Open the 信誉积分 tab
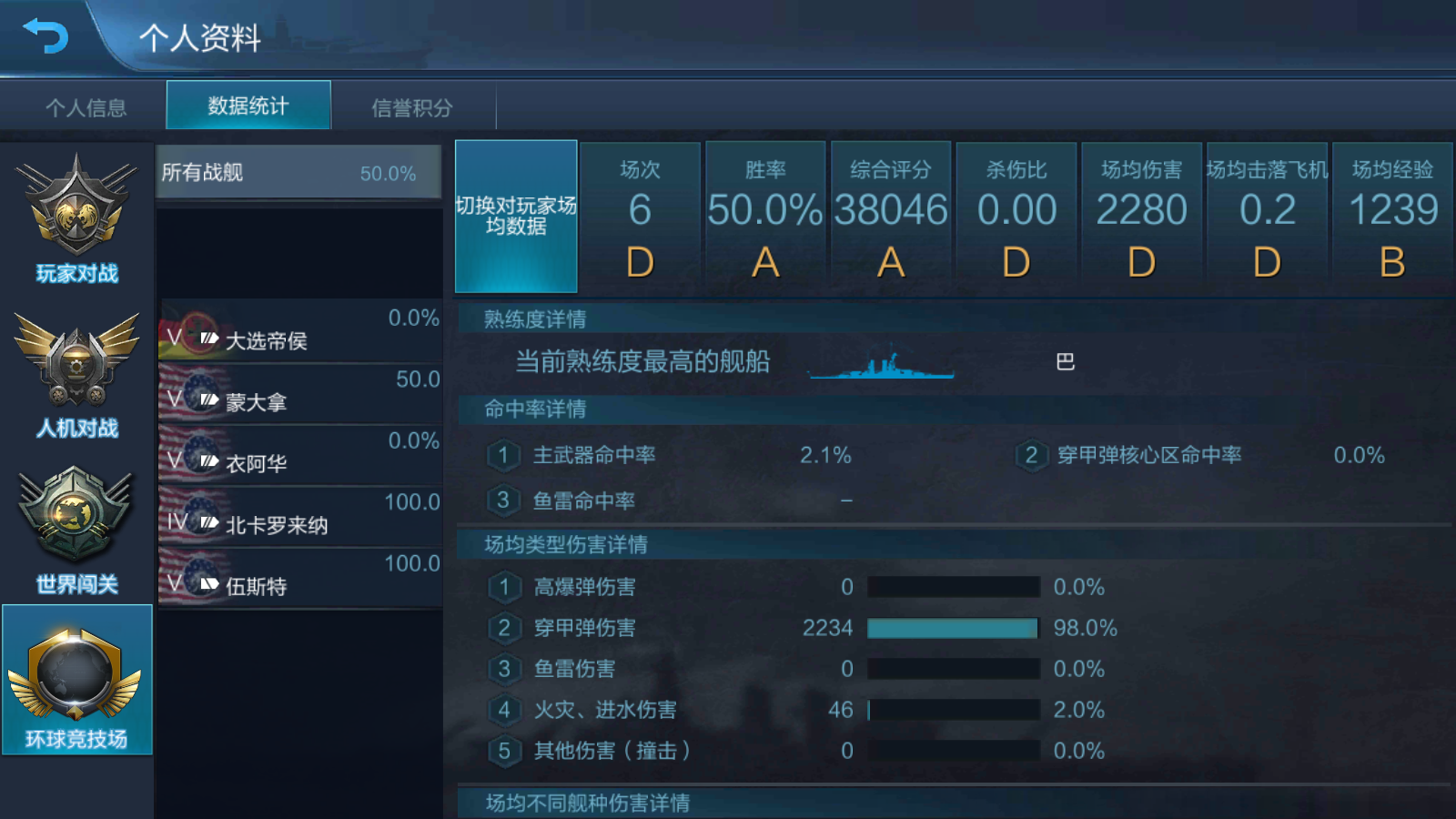The height and width of the screenshot is (819, 1456). pyautogui.click(x=411, y=105)
